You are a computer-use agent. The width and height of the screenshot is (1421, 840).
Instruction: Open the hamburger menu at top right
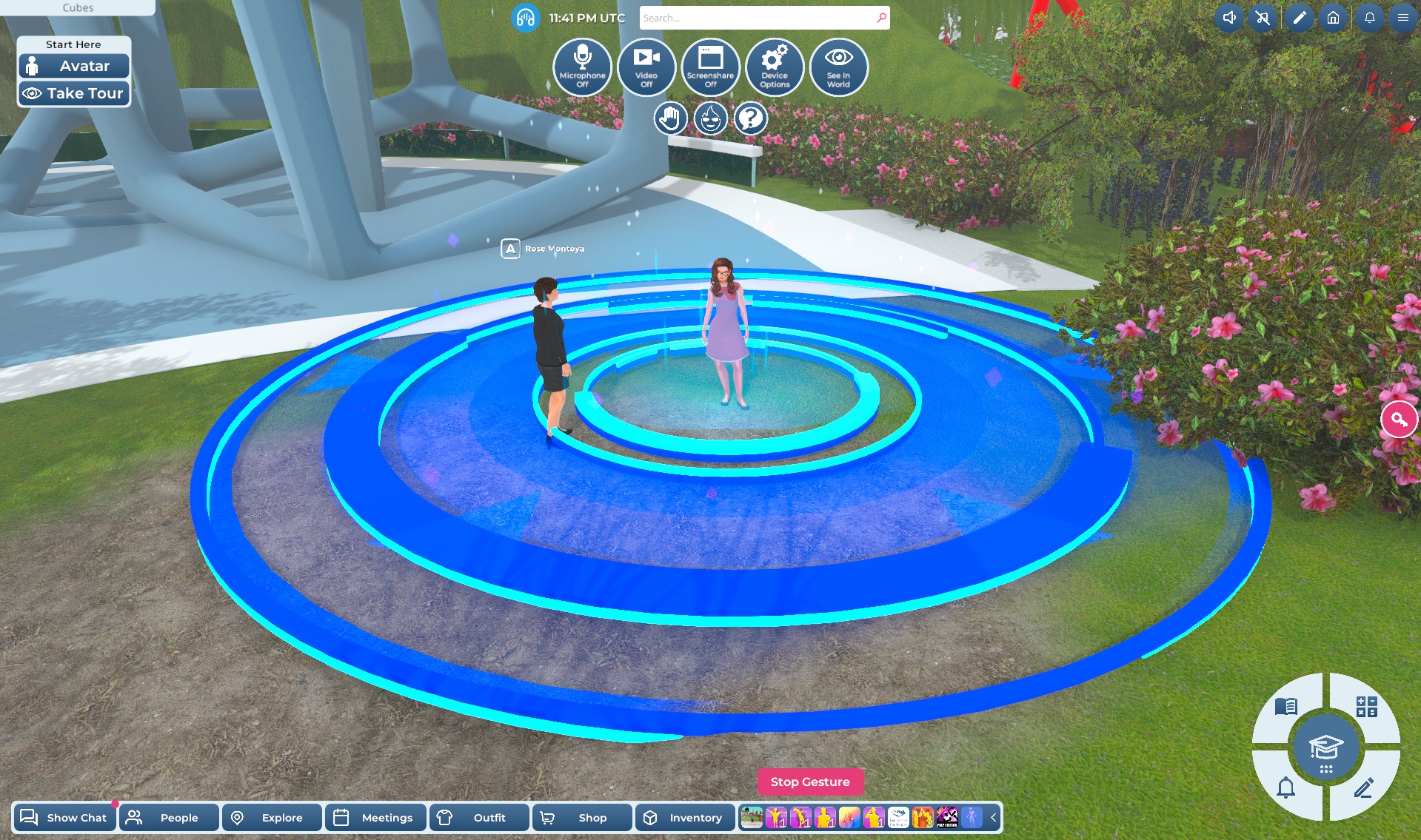tap(1402, 17)
